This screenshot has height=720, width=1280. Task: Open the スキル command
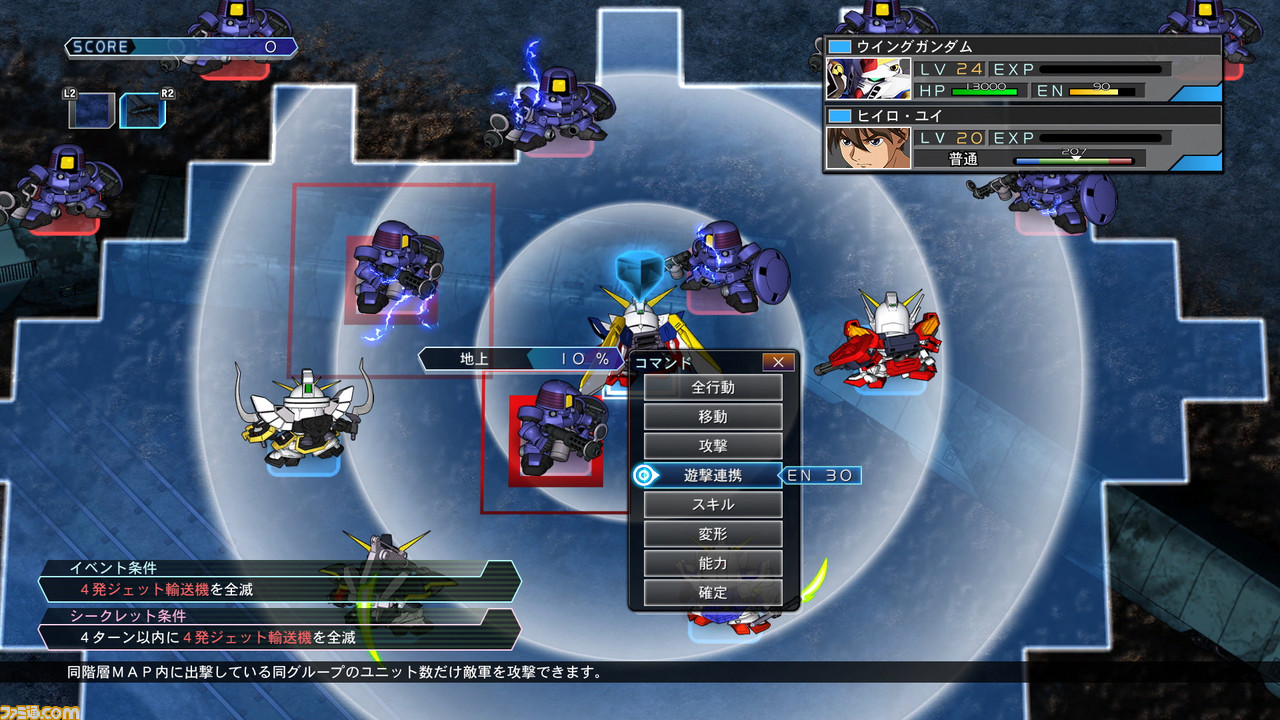tap(713, 505)
